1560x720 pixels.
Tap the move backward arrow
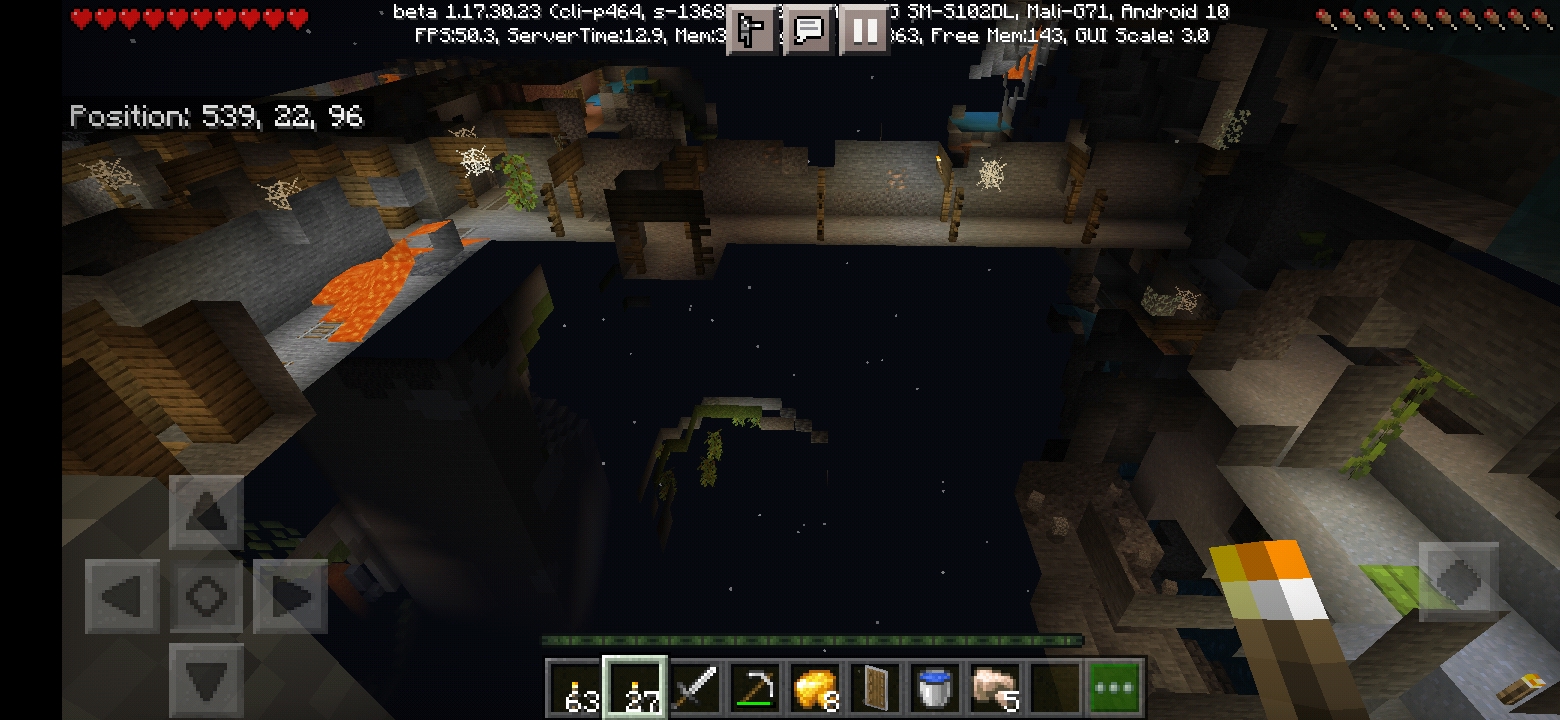point(207,680)
